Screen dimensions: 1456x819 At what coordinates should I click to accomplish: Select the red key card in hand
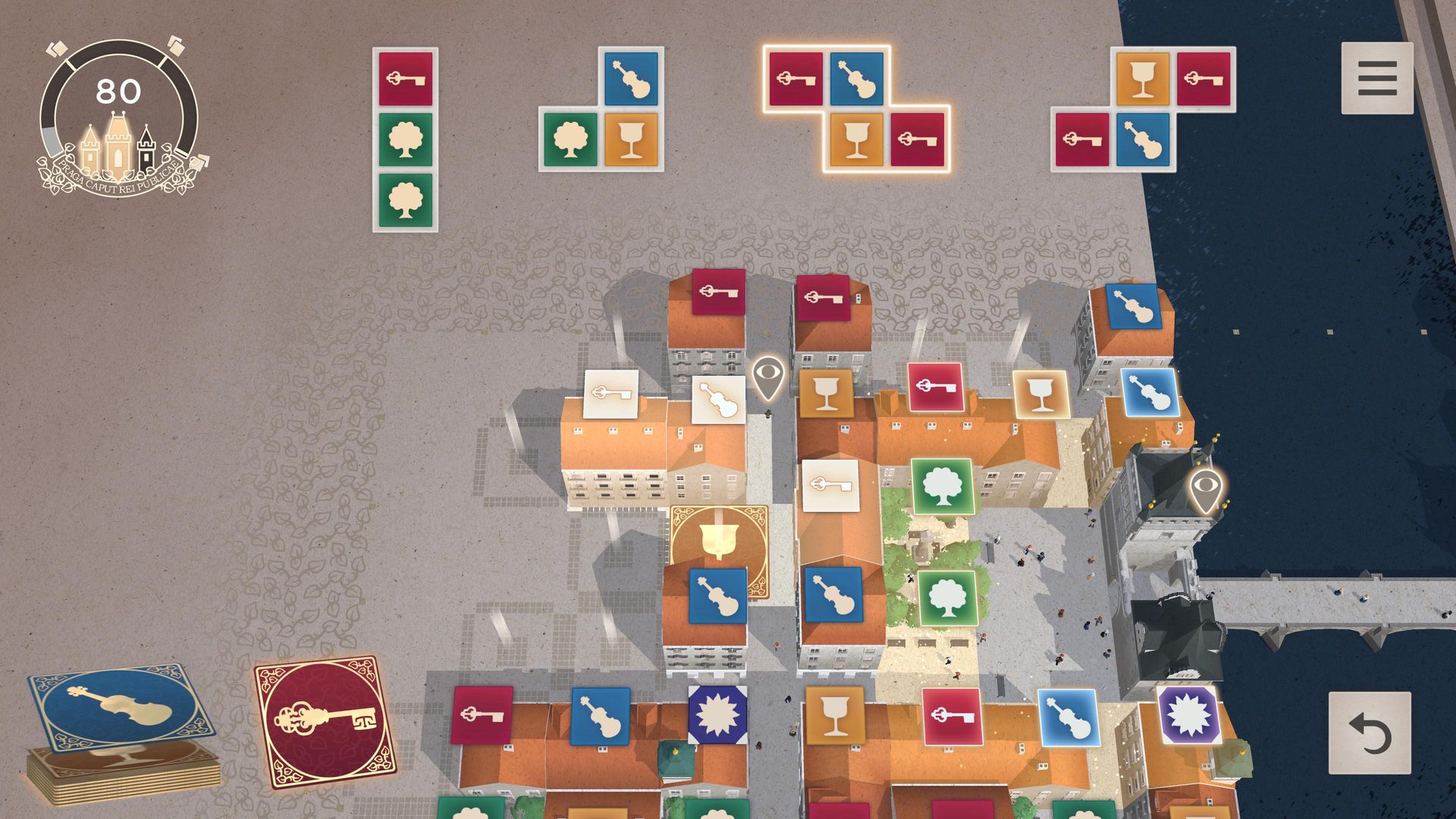tap(325, 721)
